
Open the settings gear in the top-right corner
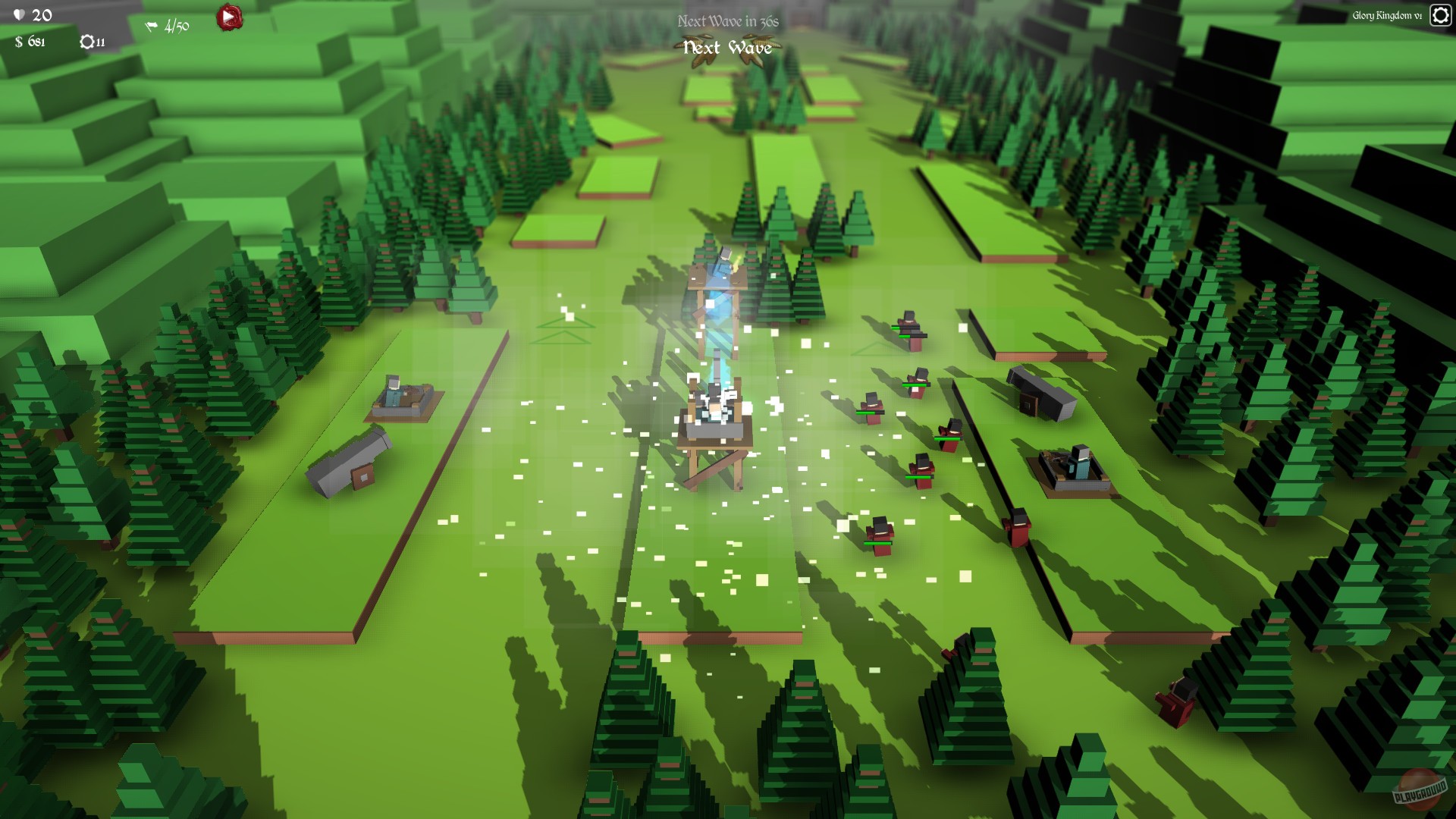tap(1439, 15)
